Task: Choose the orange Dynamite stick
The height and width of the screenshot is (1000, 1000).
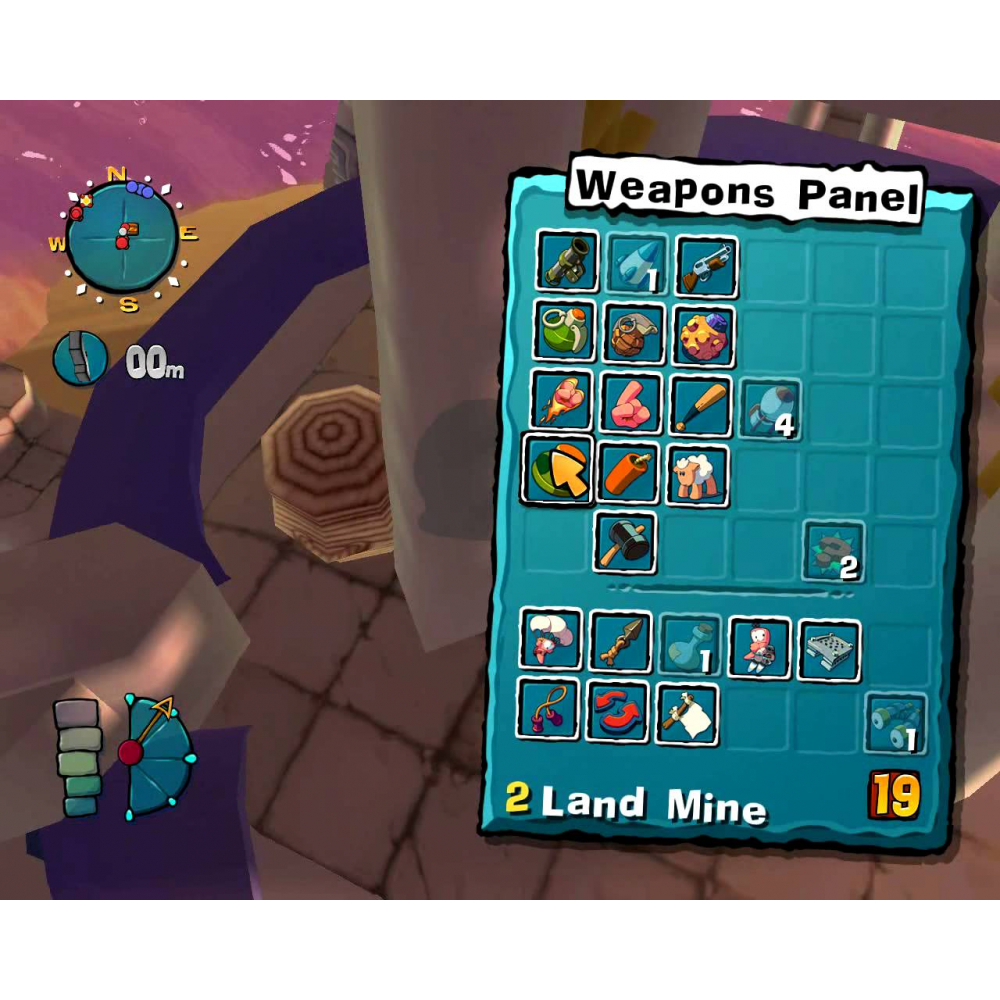Action: click(x=628, y=473)
